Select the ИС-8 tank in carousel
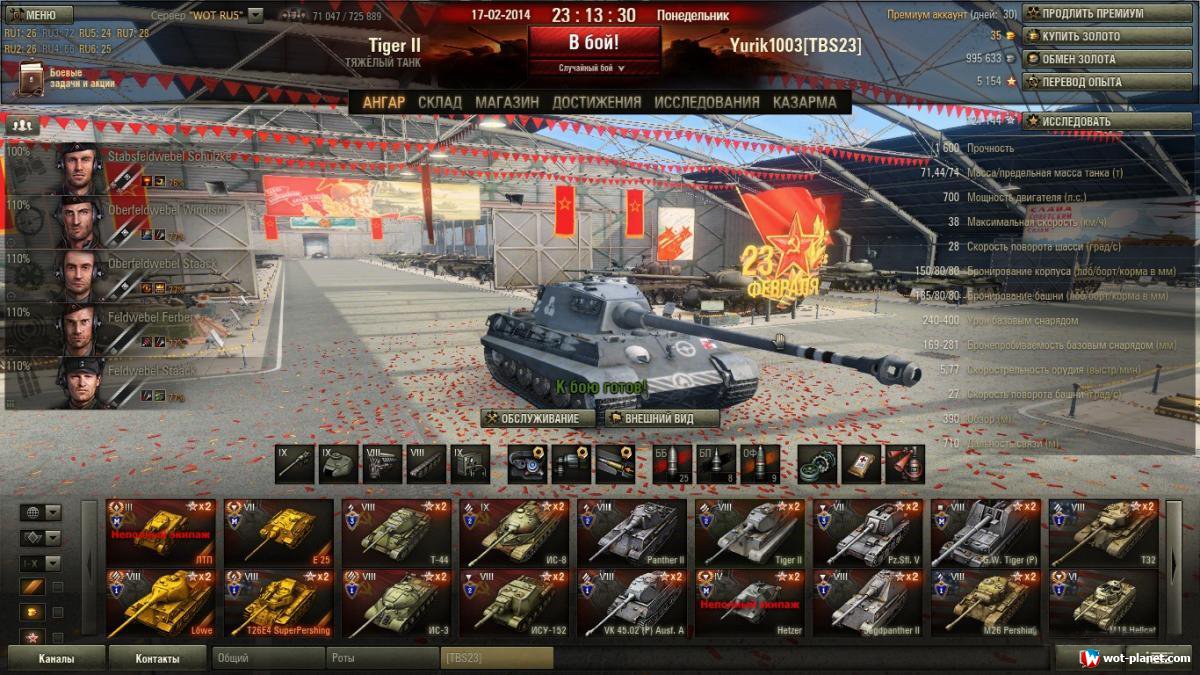Image resolution: width=1200 pixels, height=675 pixels. pyautogui.click(x=518, y=532)
